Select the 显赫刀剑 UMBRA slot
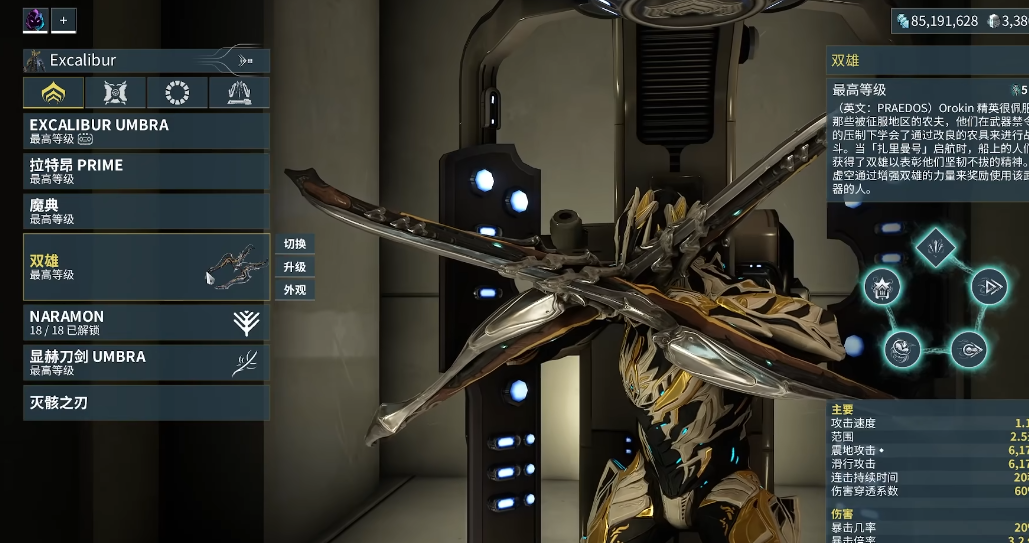 [x=146, y=362]
